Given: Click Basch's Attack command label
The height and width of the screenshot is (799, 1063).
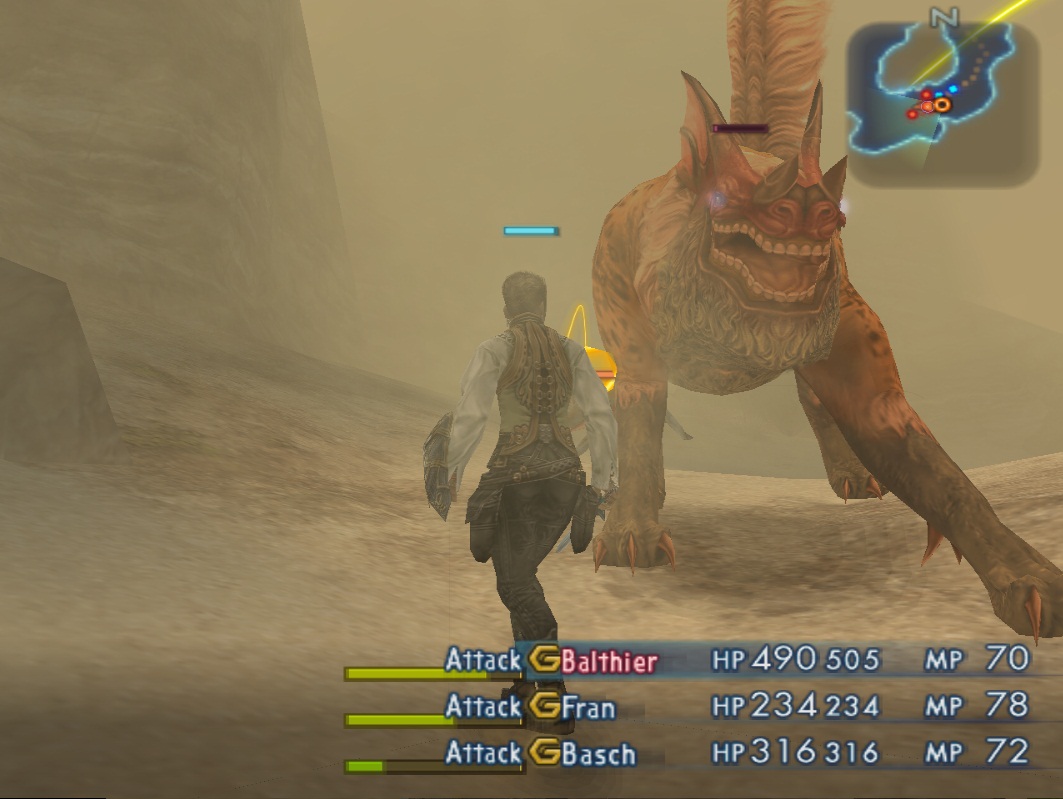Looking at the screenshot, I should [x=483, y=753].
